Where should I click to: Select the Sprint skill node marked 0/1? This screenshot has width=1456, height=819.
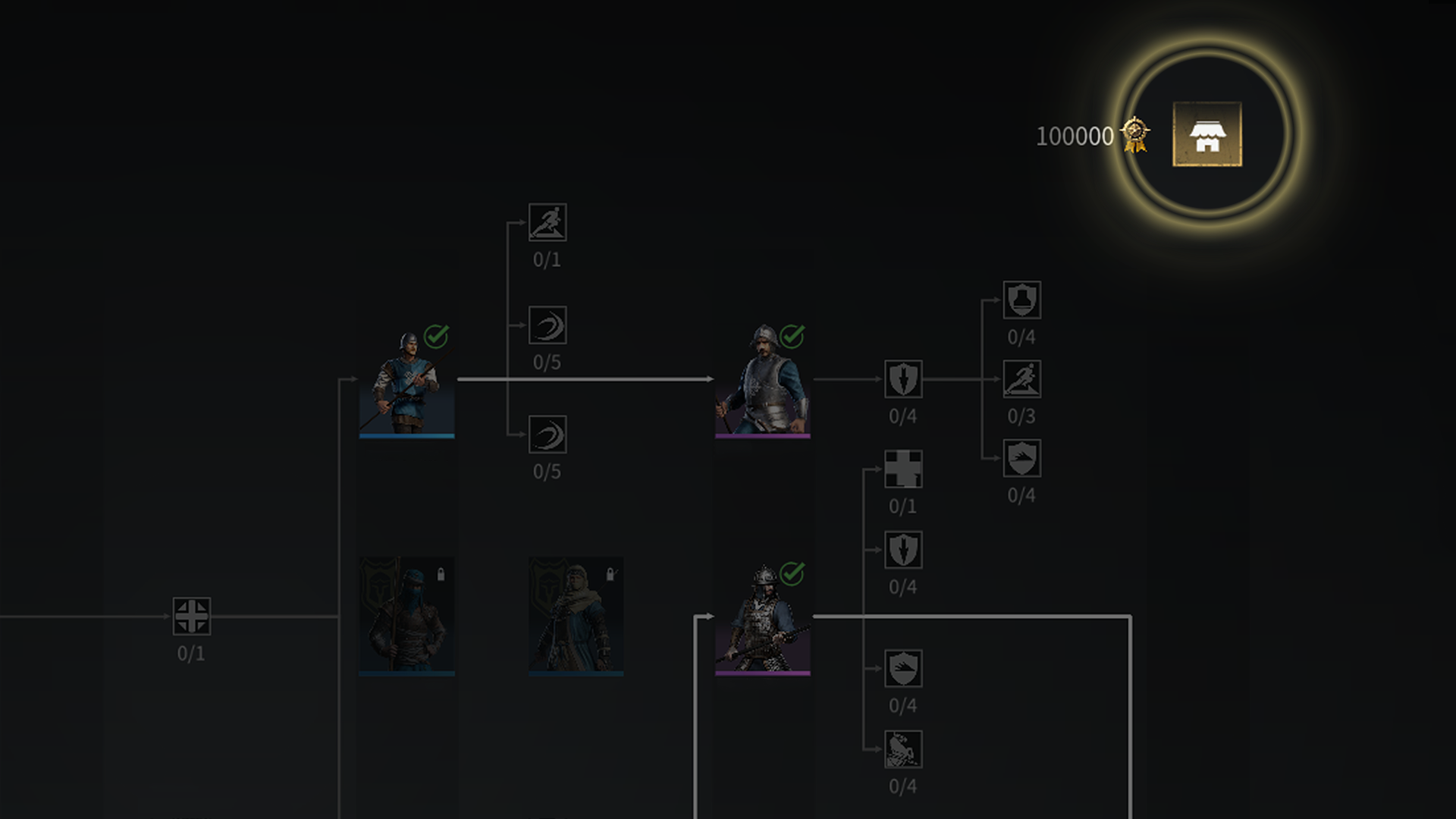click(x=549, y=223)
